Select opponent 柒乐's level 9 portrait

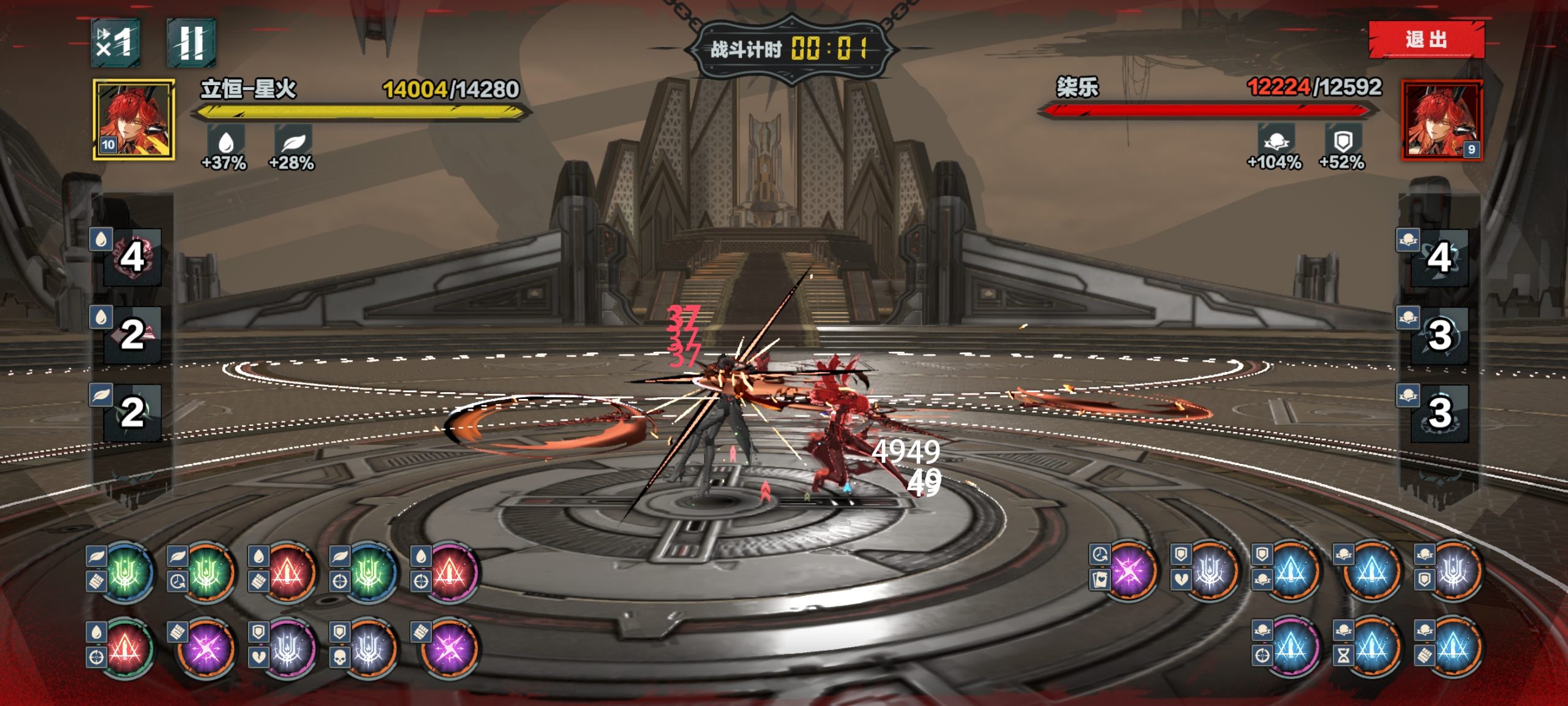click(1442, 120)
